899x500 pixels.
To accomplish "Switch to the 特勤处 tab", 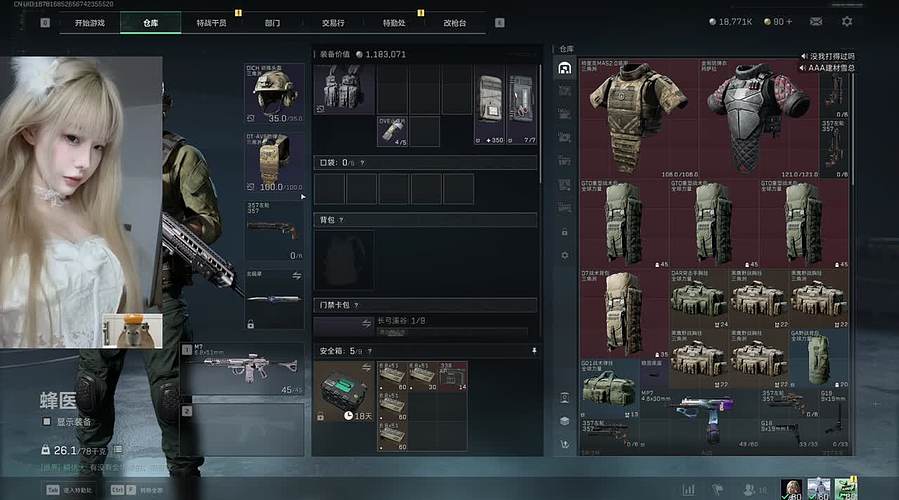I will point(393,22).
